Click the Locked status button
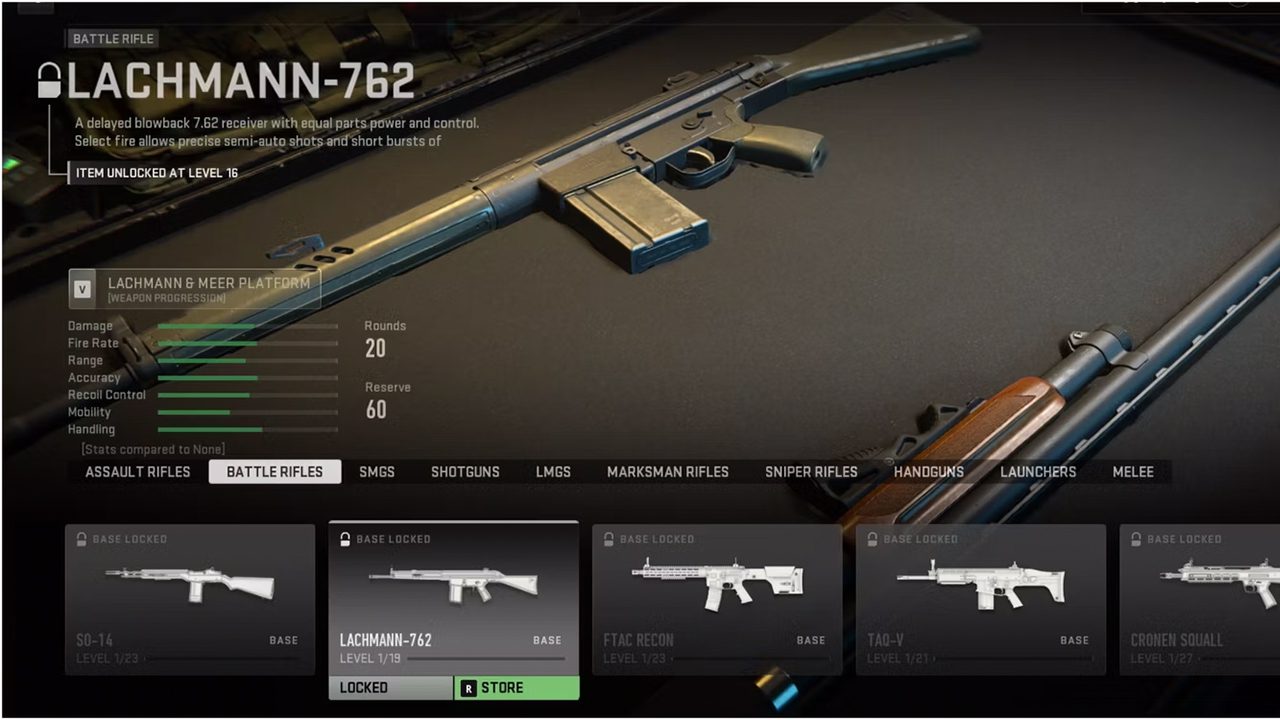1280x720 pixels. [x=391, y=688]
